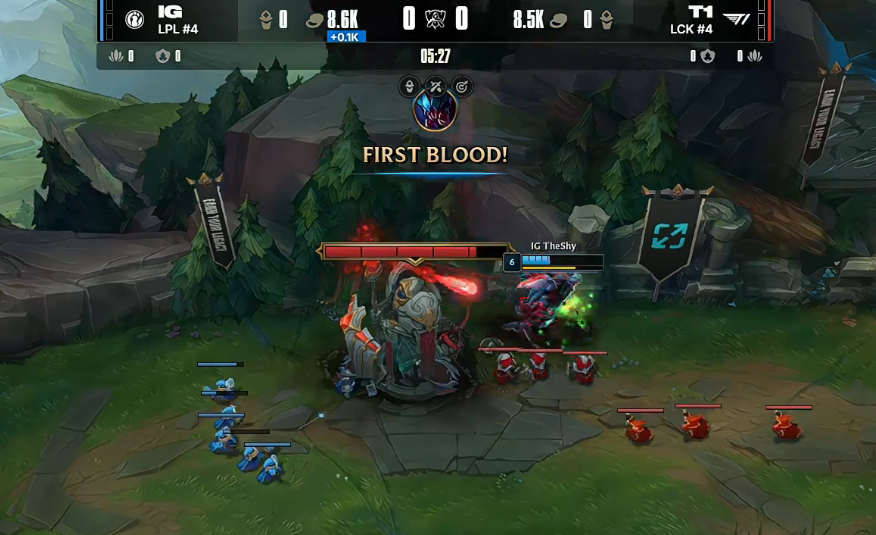Viewport: 876px width, 535px height.
Task: Click the T1 team logo
Action: click(736, 19)
